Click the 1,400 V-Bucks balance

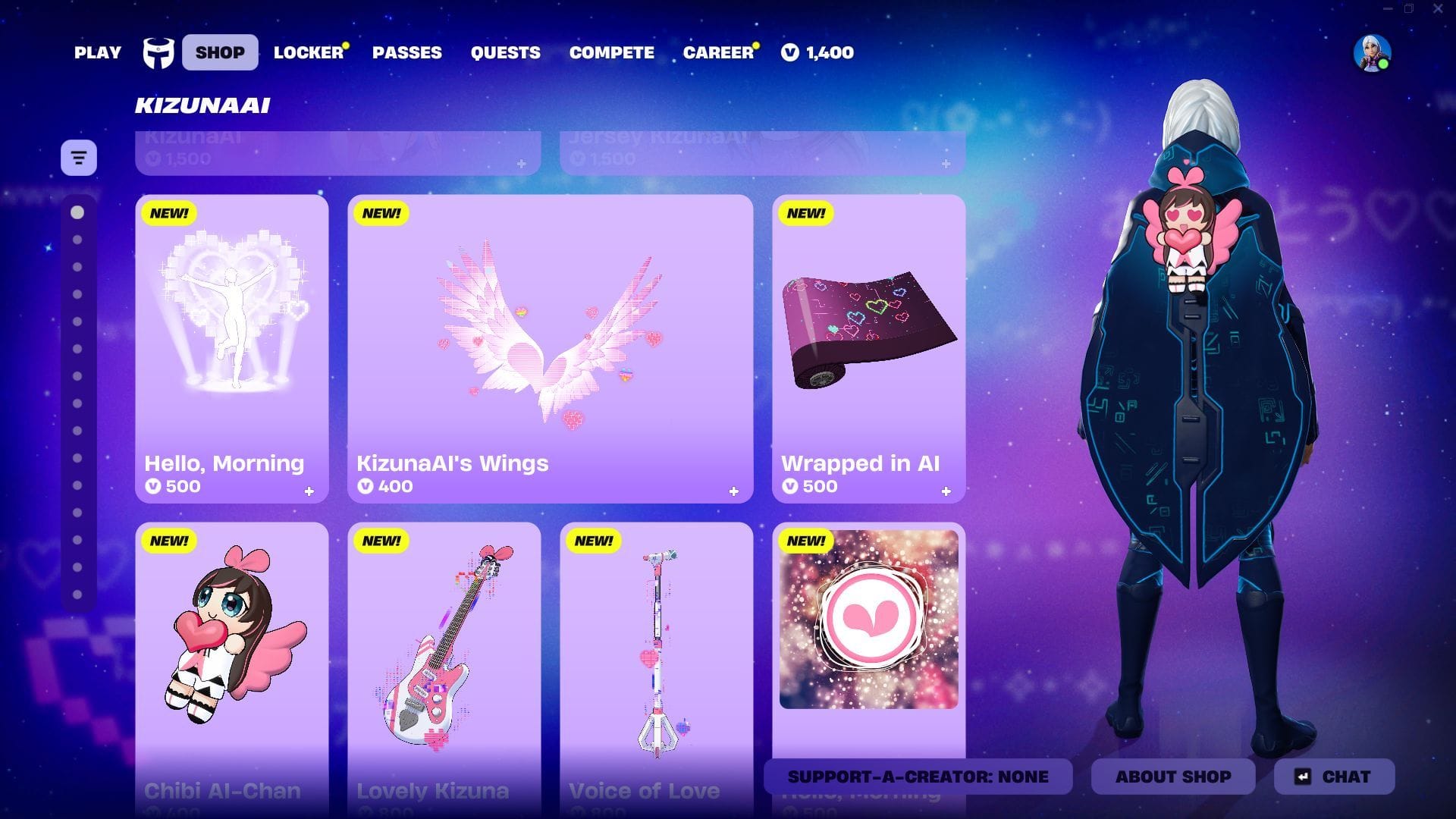point(817,52)
